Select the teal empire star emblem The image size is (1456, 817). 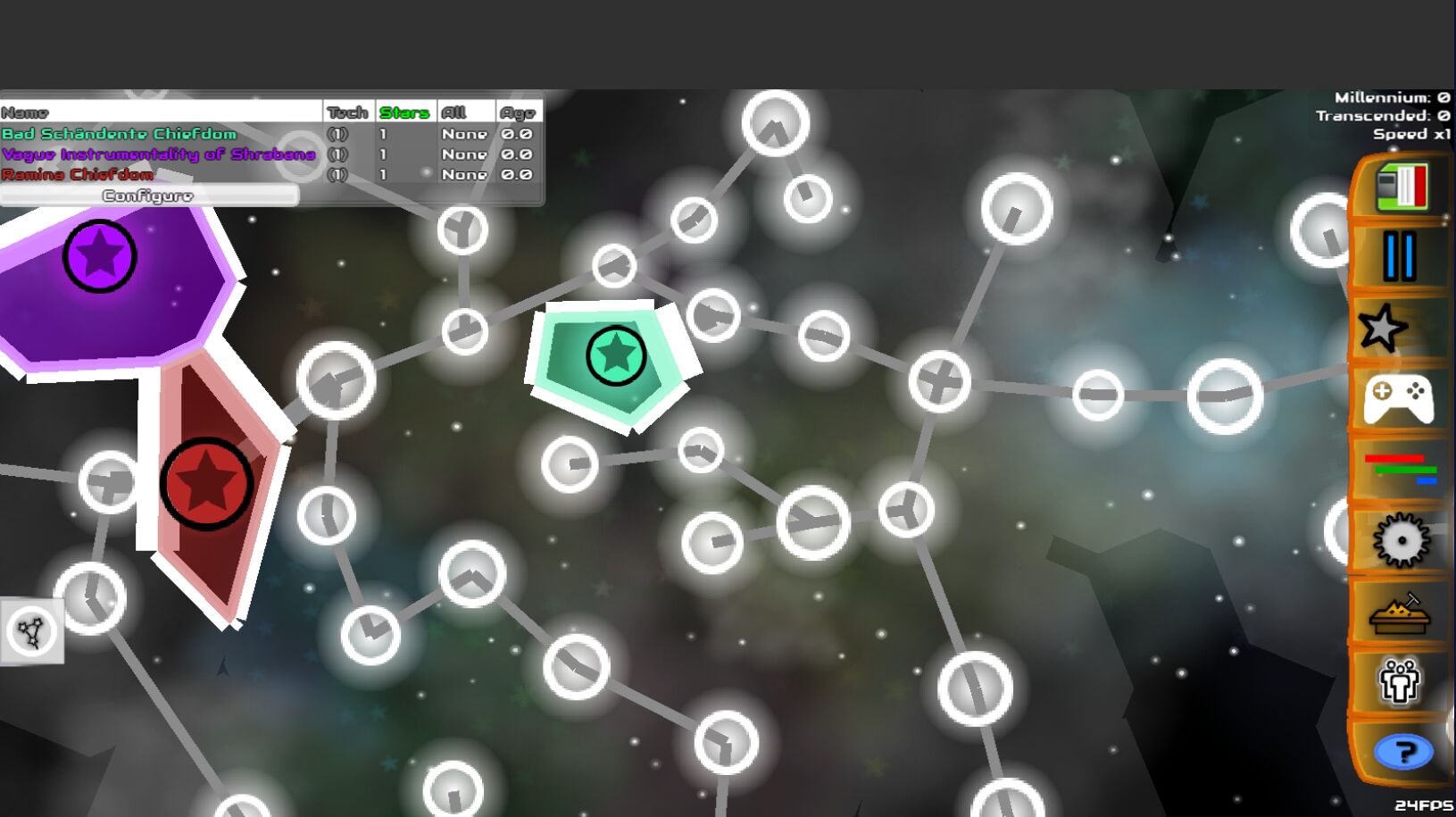click(614, 354)
